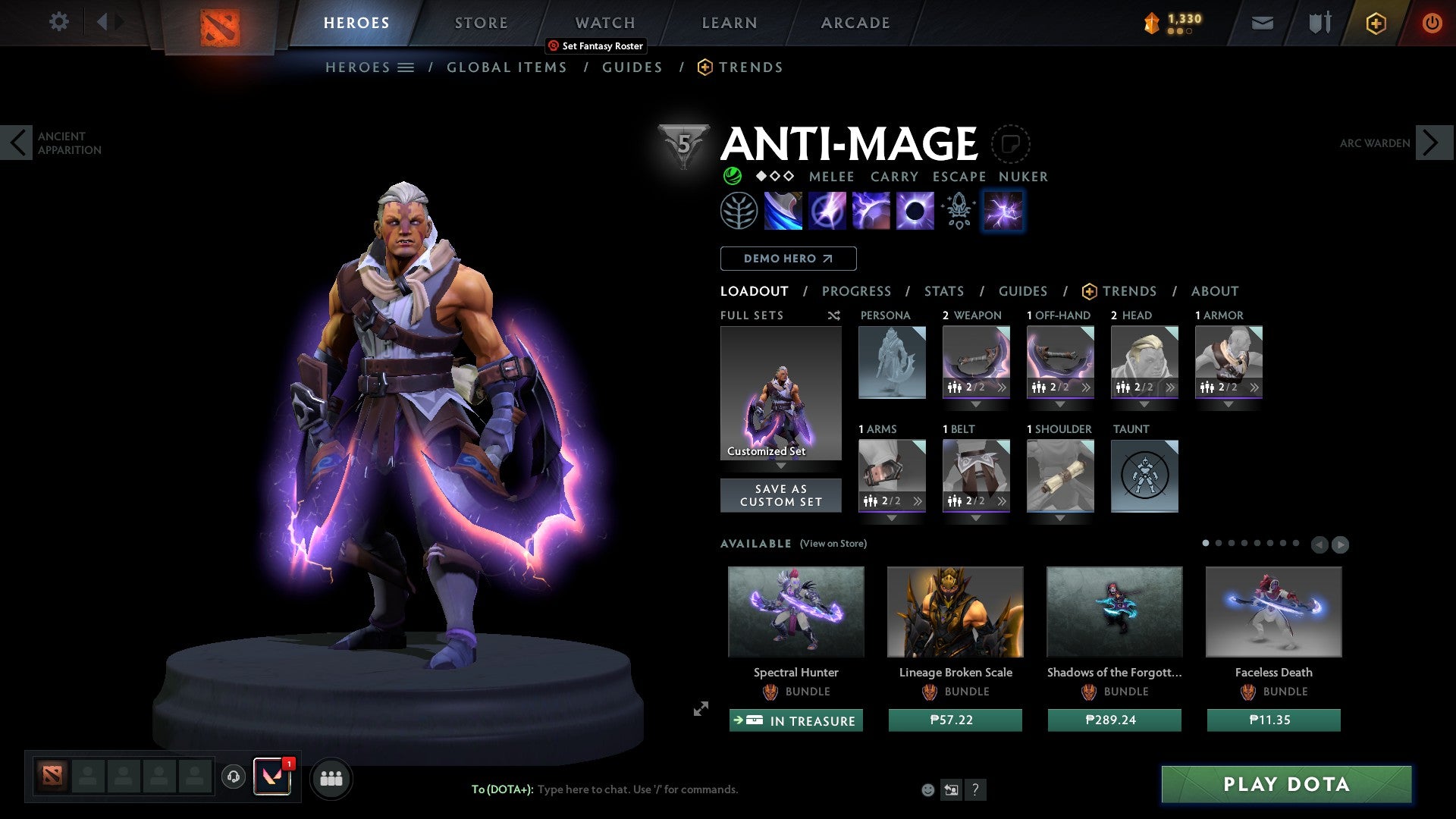Image resolution: width=1456 pixels, height=819 pixels.
Task: View Anti-Mage's innate facet leaf icon
Action: tap(739, 211)
